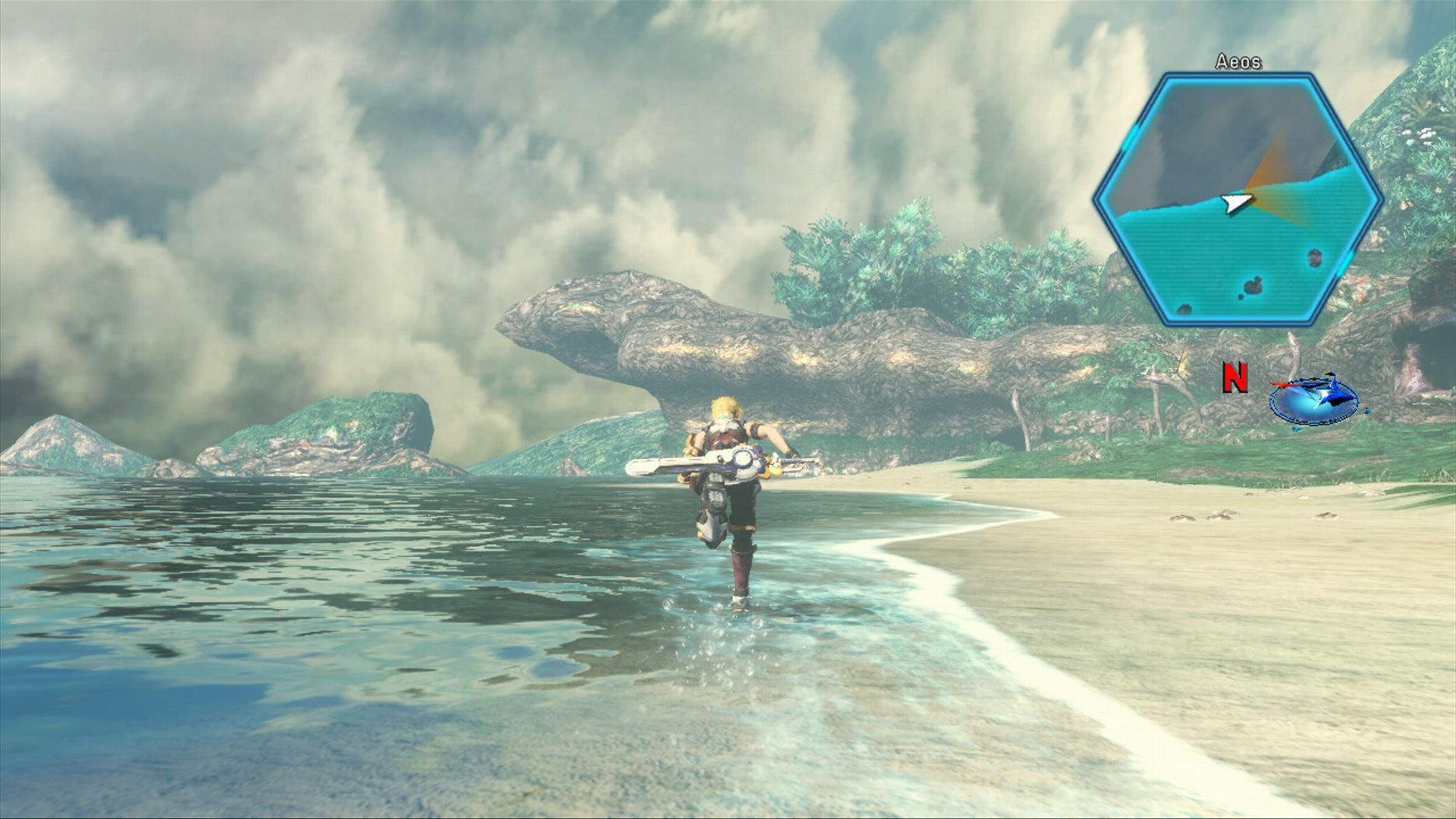
Task: Click the player arrow on the minimap
Action: coord(1236,204)
